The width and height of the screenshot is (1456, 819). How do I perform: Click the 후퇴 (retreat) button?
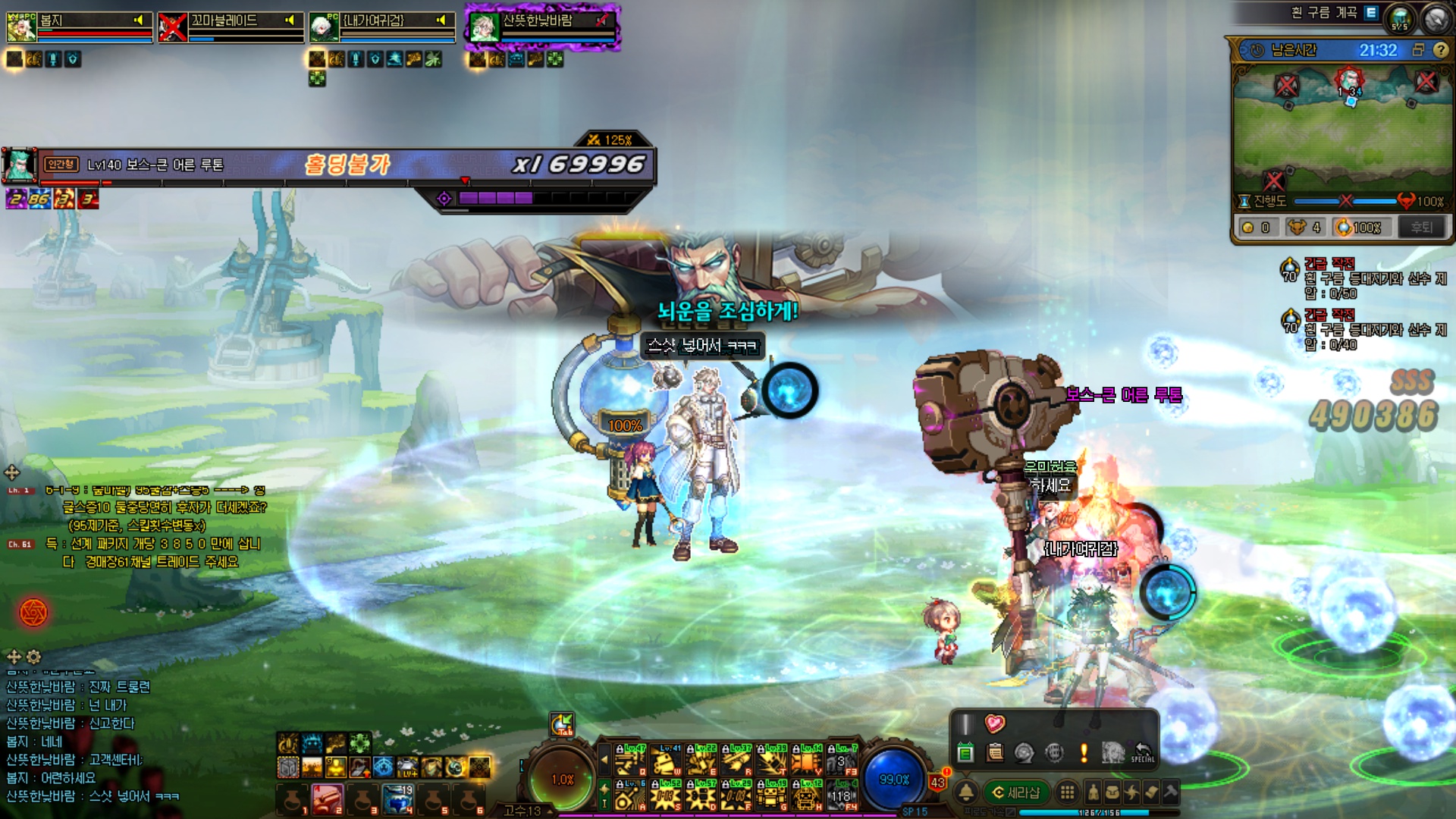tap(1421, 227)
